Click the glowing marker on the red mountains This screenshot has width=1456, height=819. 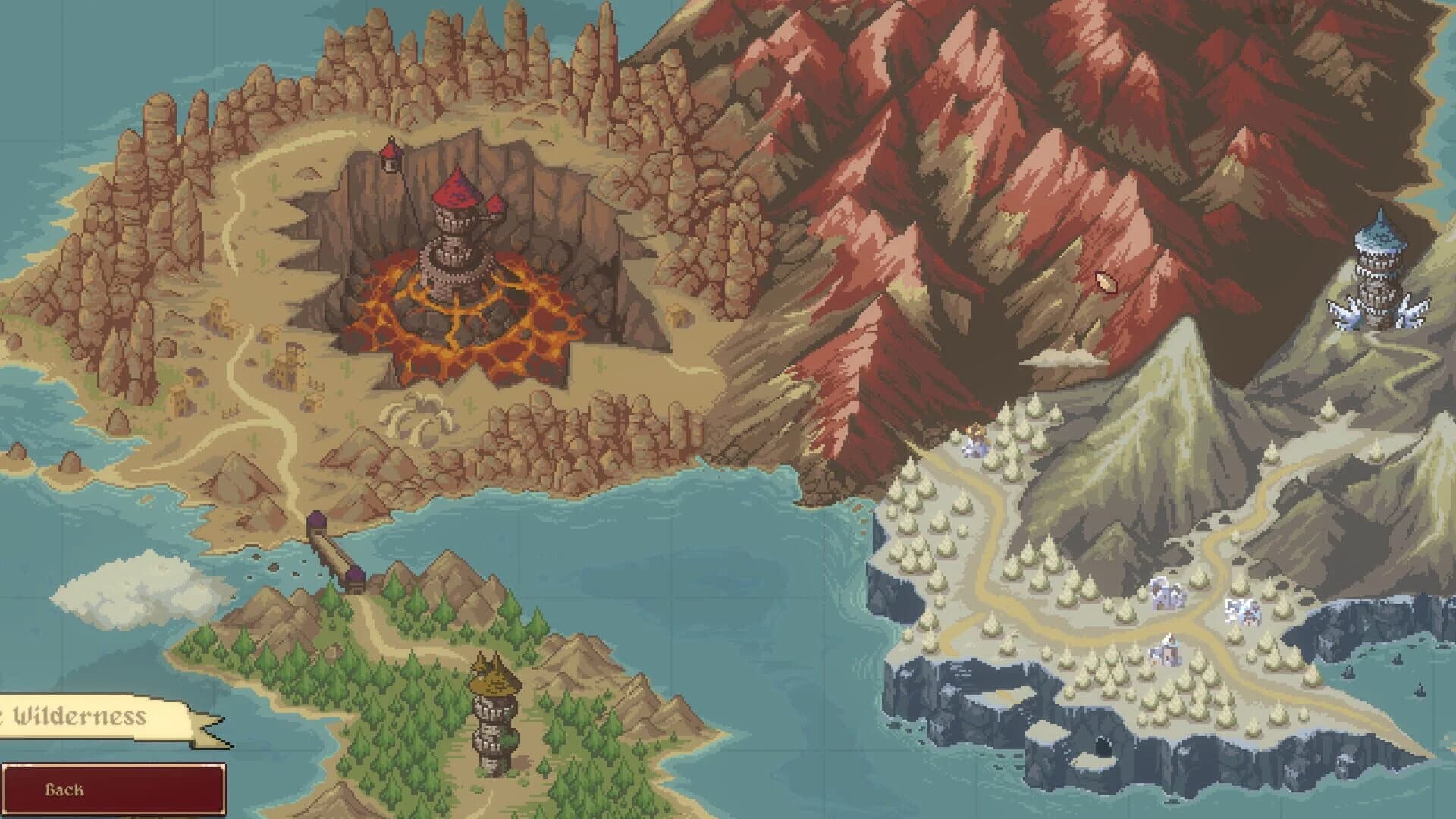[x=1105, y=281]
